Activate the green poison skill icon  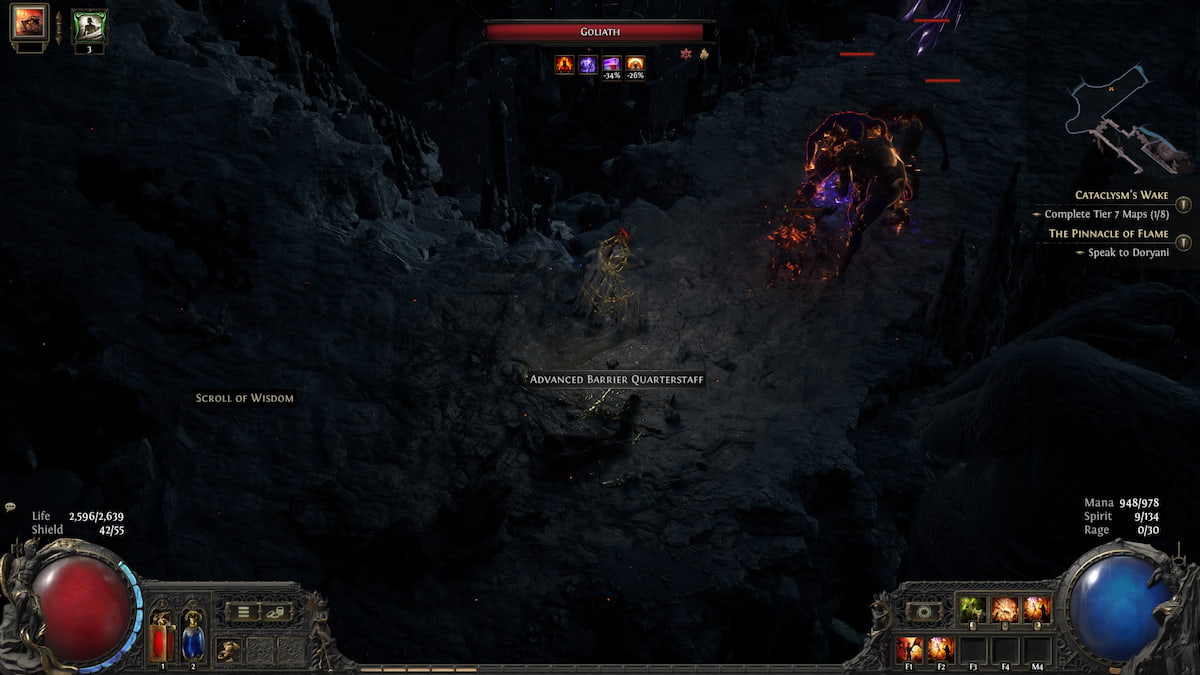pyautogui.click(x=973, y=609)
